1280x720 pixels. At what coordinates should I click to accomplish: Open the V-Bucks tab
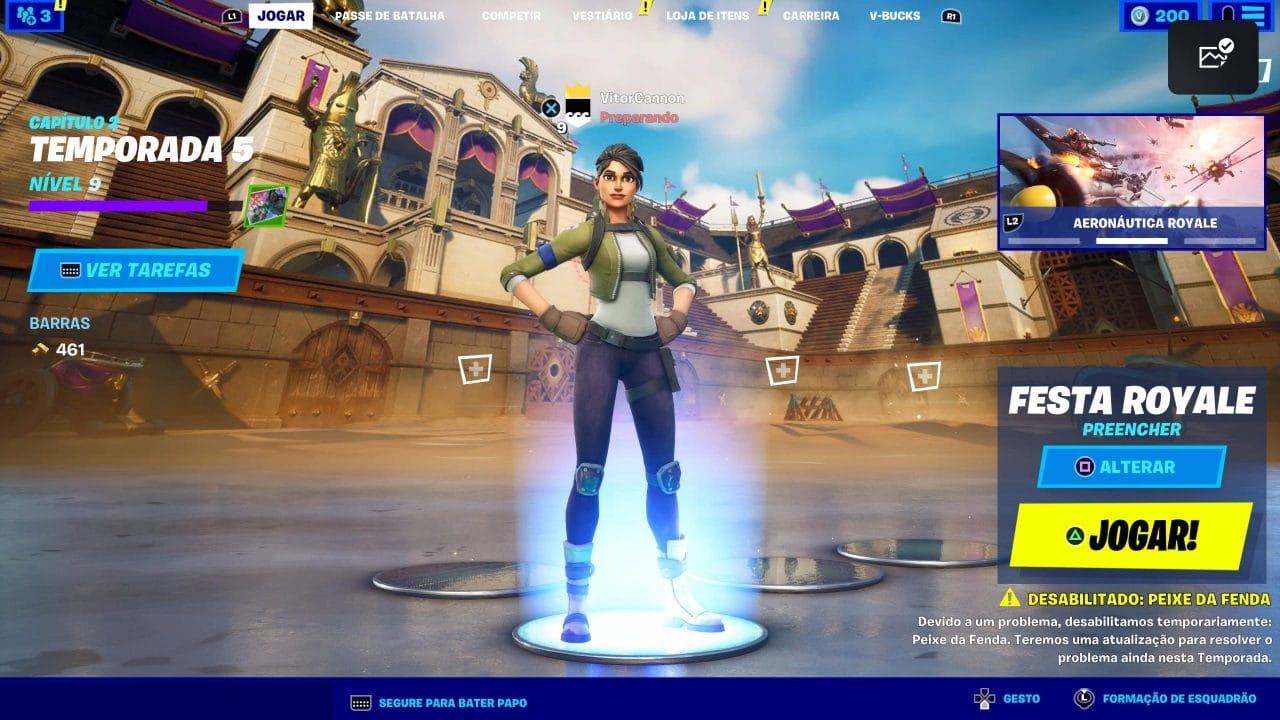[x=894, y=16]
